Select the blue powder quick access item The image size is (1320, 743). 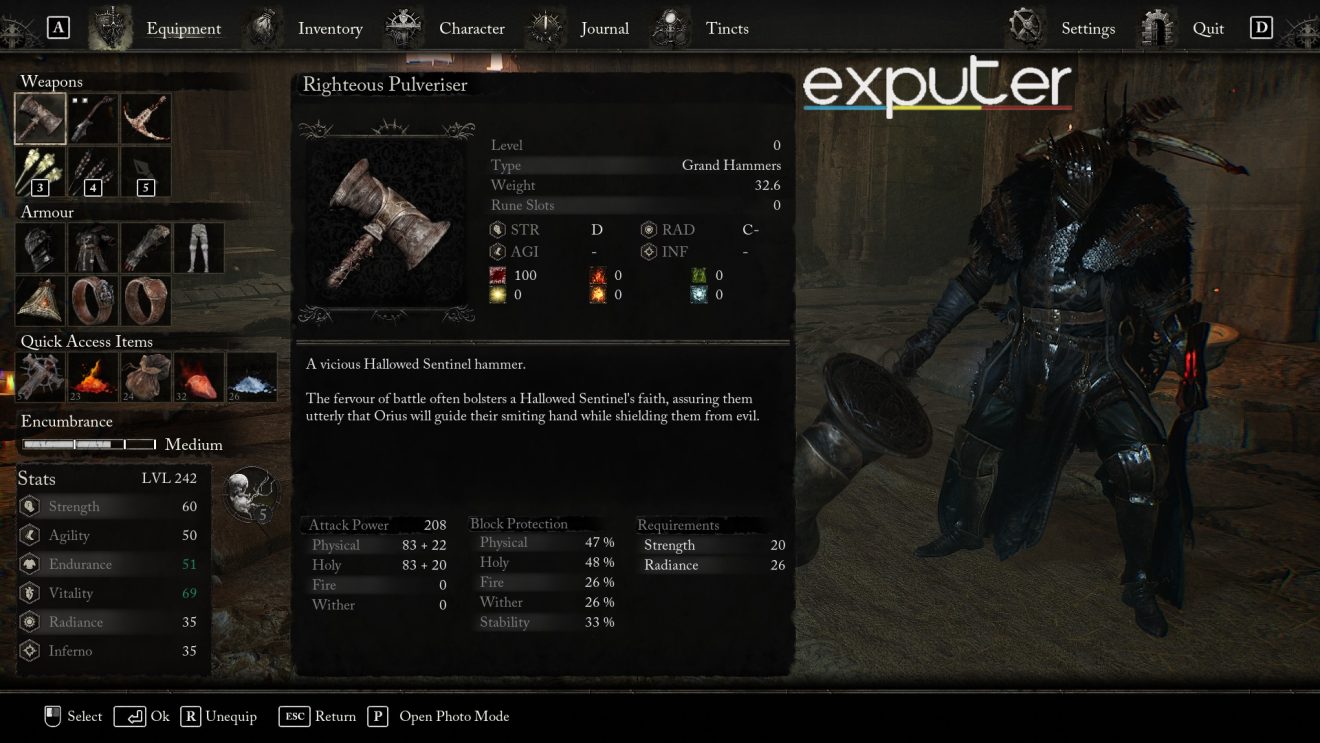coord(251,377)
